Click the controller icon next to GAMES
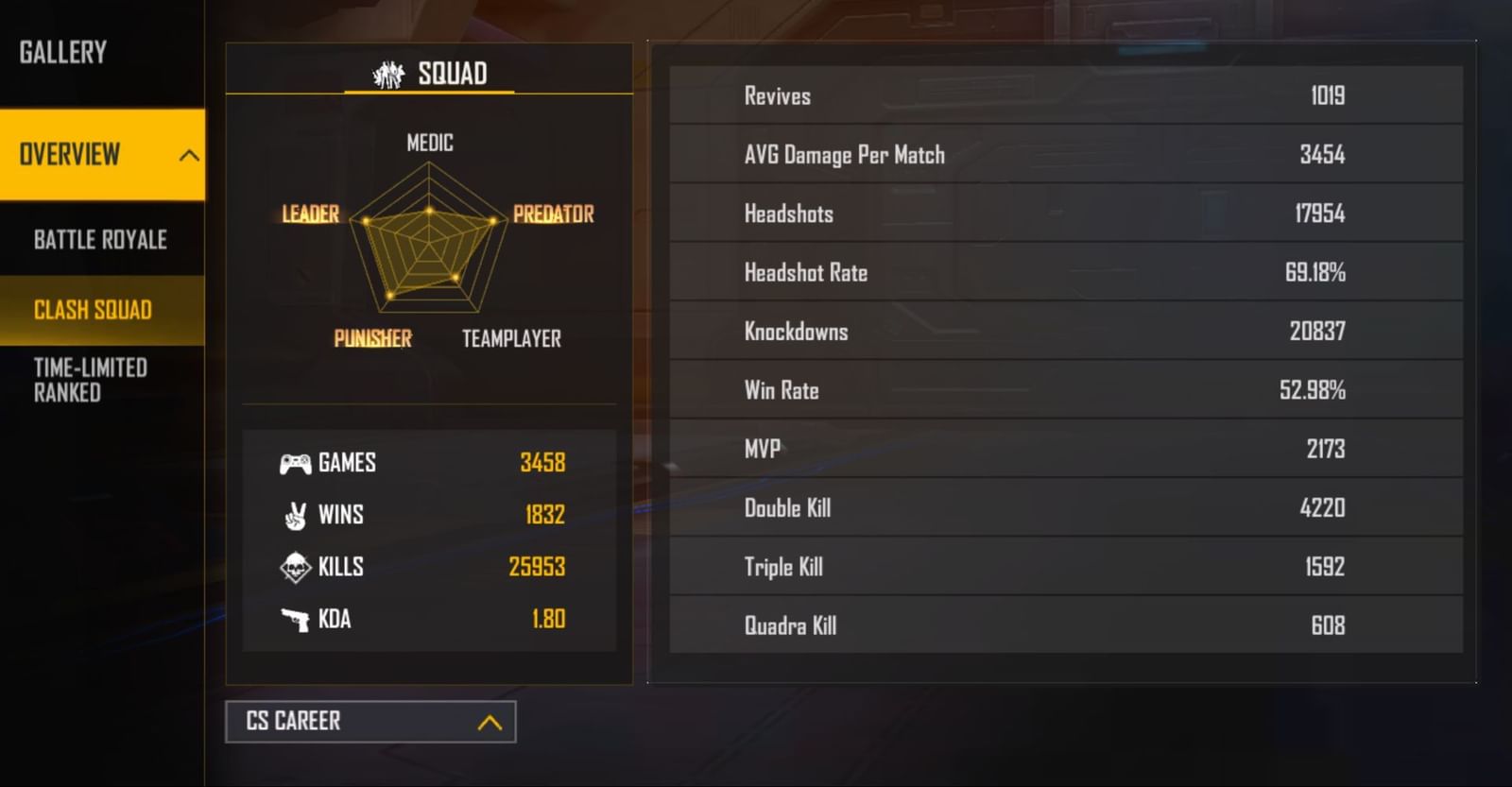 click(x=298, y=462)
